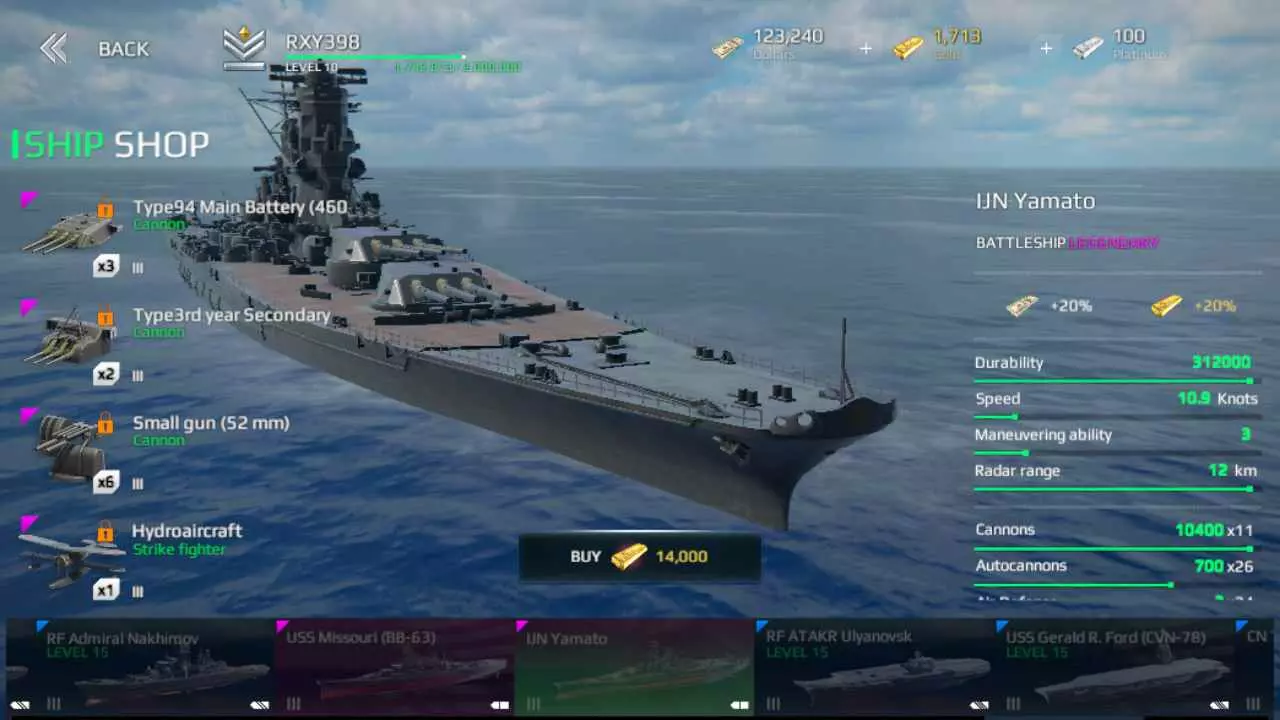The height and width of the screenshot is (720, 1280).
Task: Click the Platinum currency icon
Action: click(x=1087, y=46)
